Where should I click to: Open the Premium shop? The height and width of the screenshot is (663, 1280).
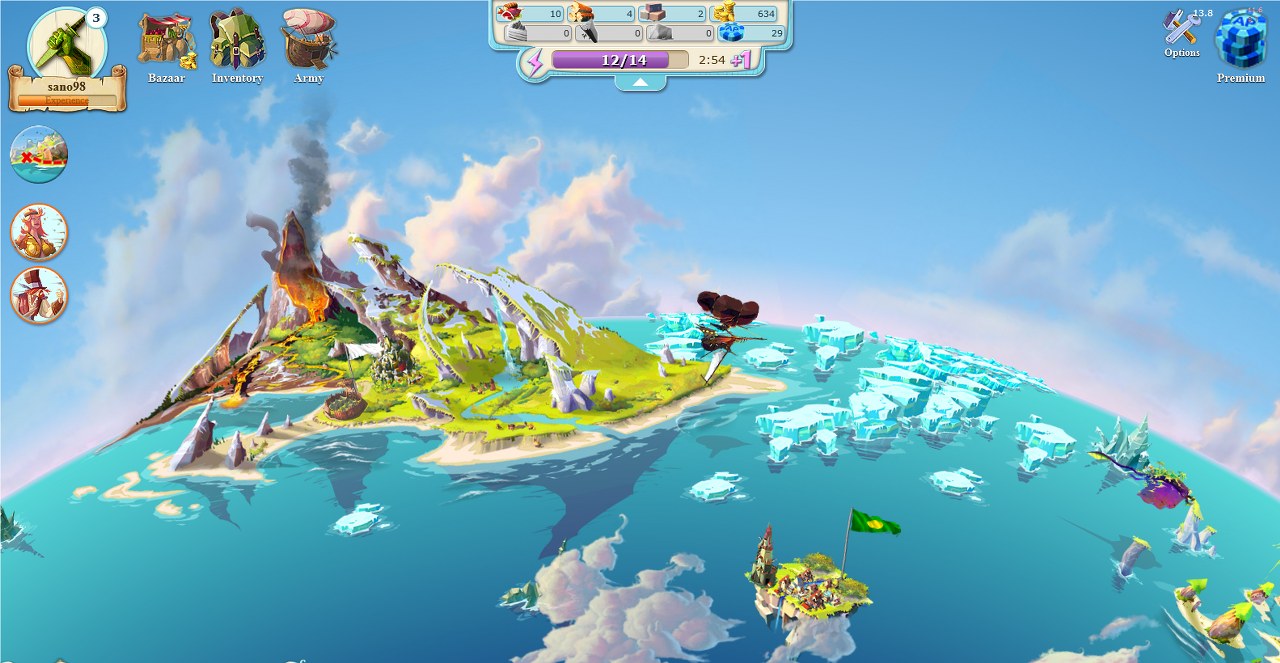(x=1240, y=42)
